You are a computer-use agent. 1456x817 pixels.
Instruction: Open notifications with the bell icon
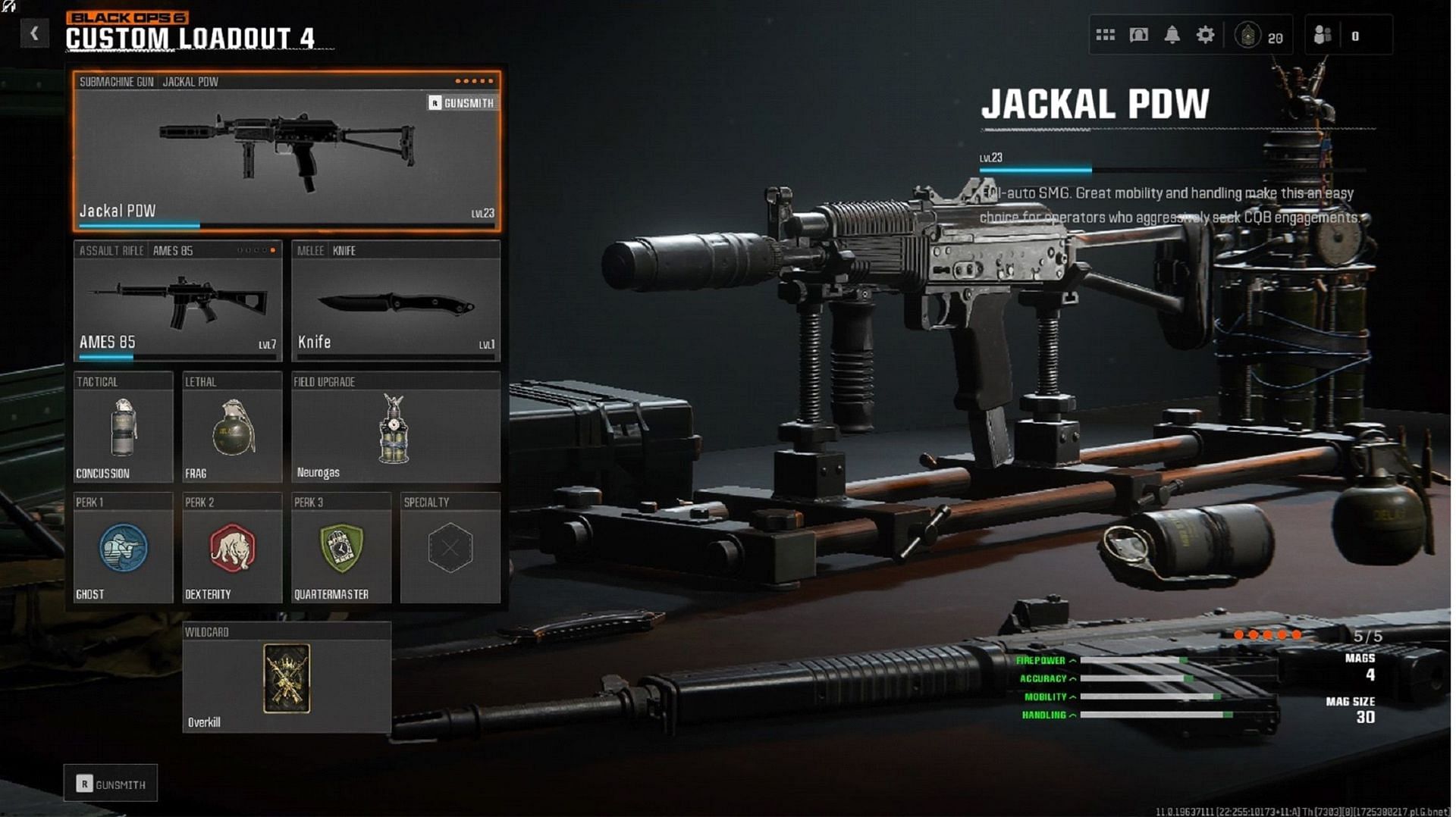[x=1172, y=35]
